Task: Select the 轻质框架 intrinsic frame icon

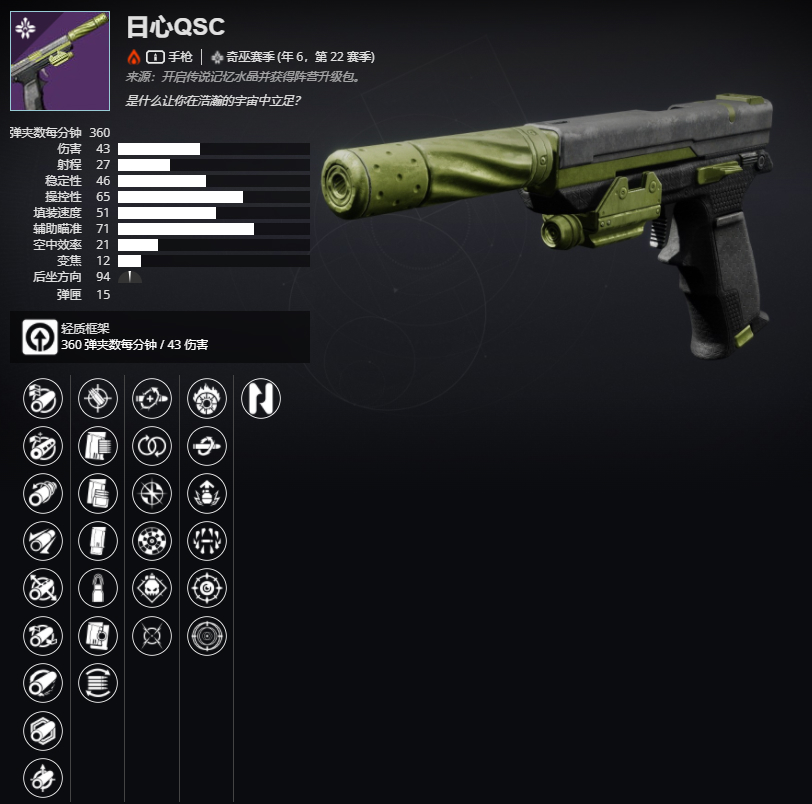Action: point(42,336)
